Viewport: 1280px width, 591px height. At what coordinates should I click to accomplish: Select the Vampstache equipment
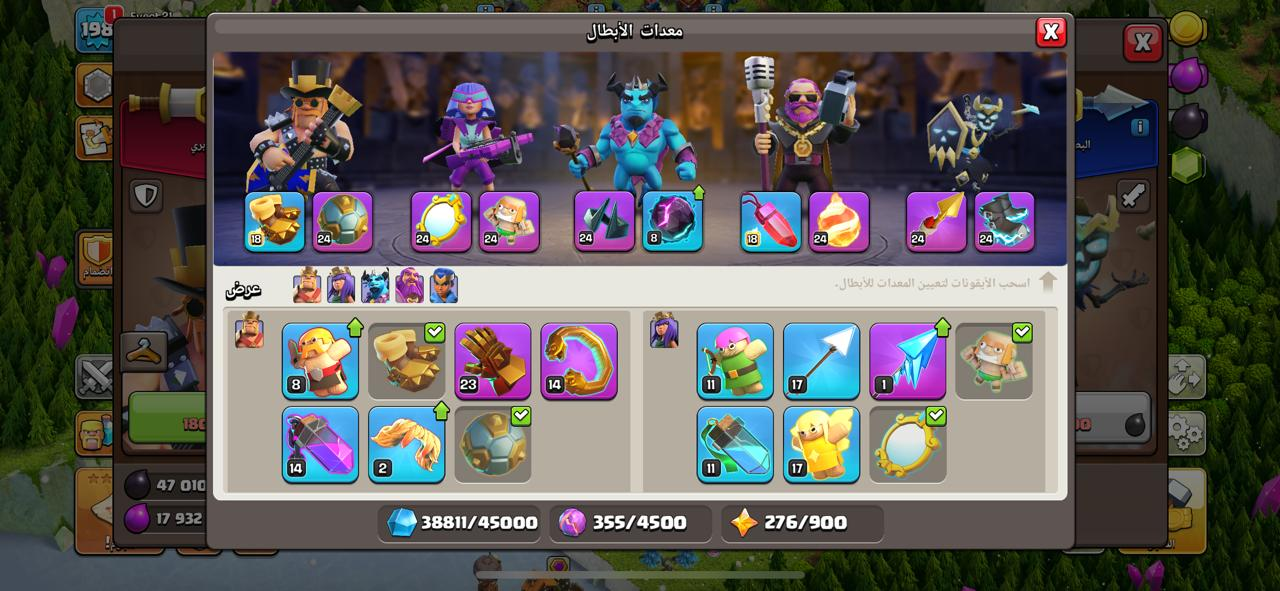(x=406, y=445)
